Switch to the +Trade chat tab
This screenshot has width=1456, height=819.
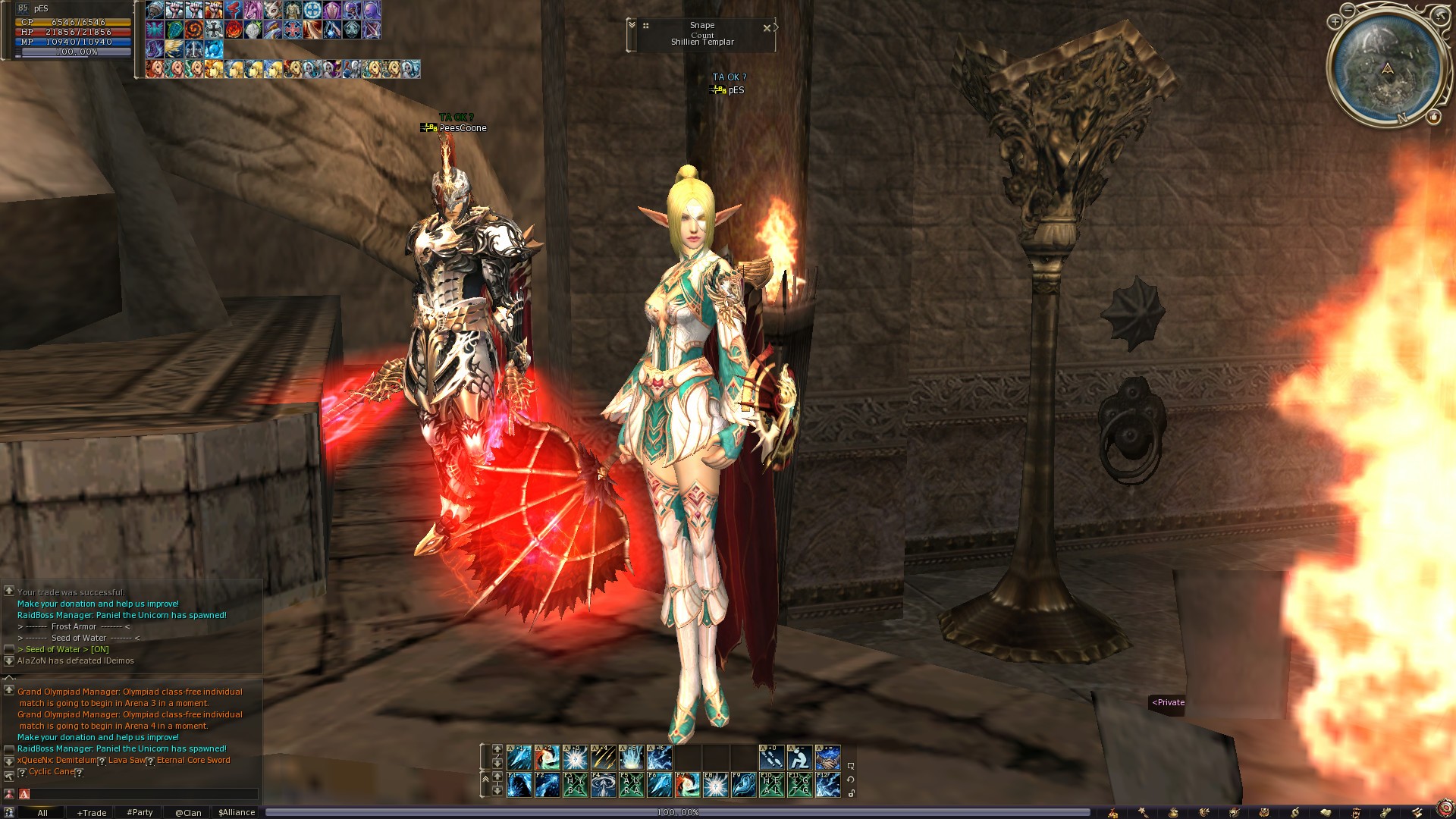click(91, 812)
